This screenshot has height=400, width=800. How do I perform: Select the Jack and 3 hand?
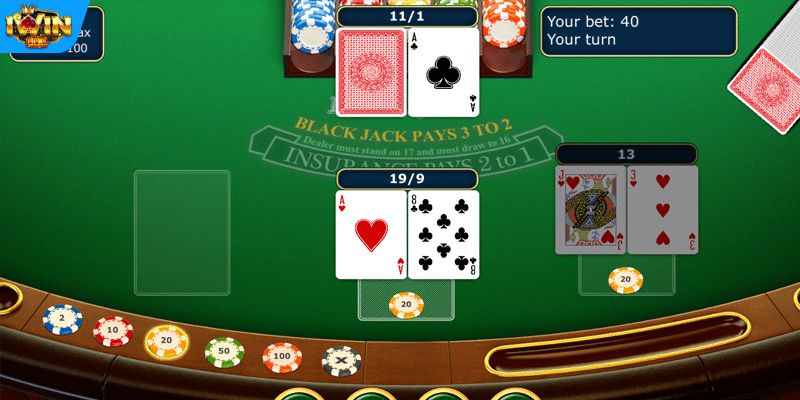click(626, 210)
